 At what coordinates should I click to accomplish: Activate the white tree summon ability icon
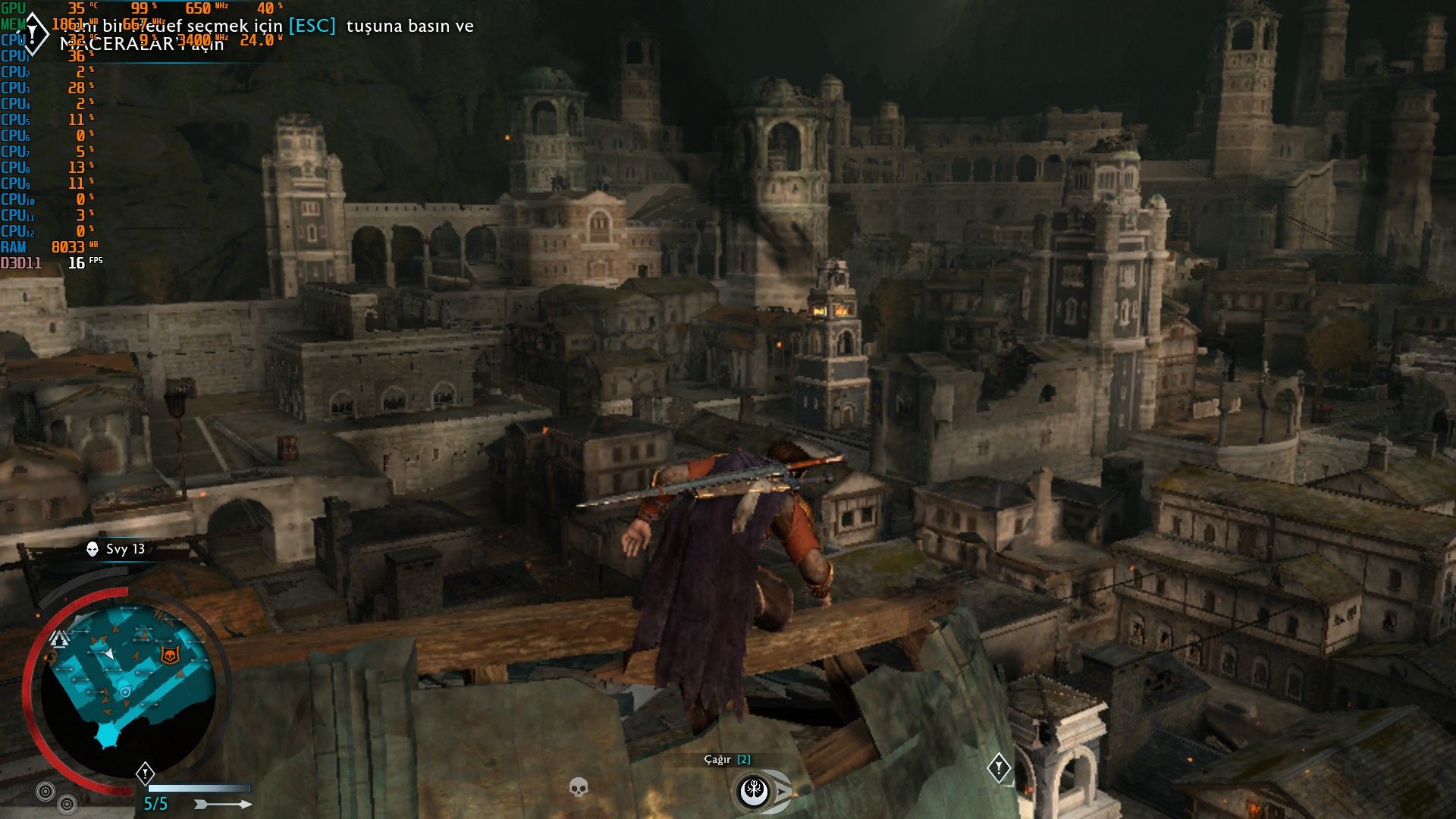pos(755,792)
